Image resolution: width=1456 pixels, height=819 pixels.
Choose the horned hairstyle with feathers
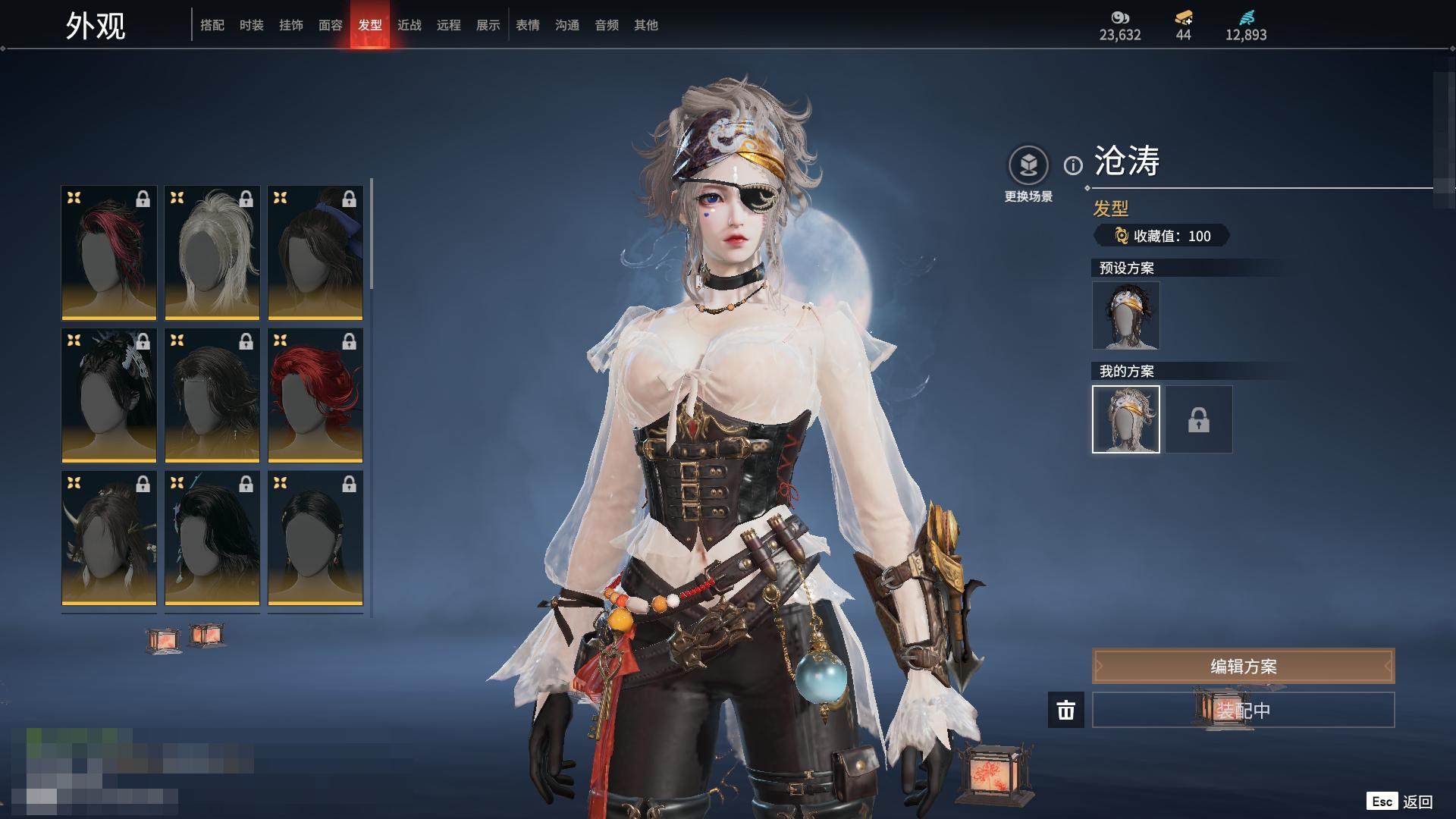(109, 538)
